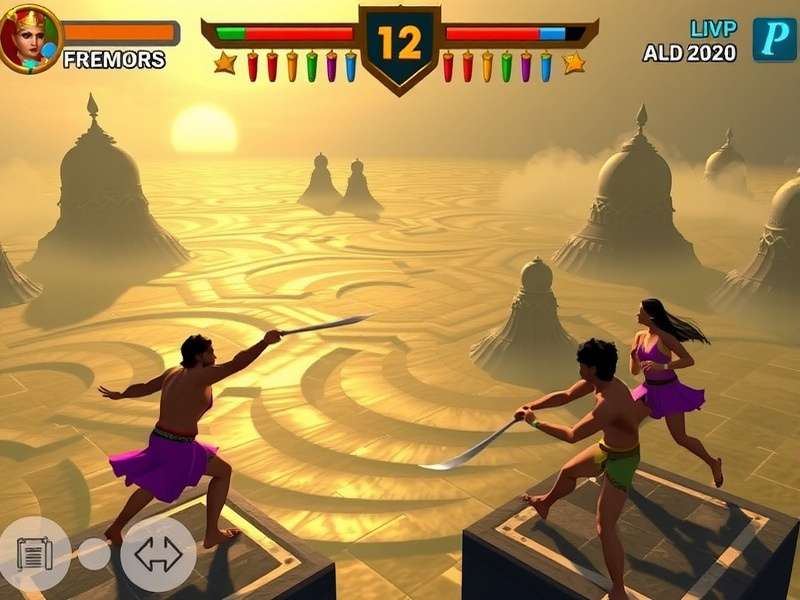Open the teal P button
Screen dimensions: 800x600
tap(774, 39)
